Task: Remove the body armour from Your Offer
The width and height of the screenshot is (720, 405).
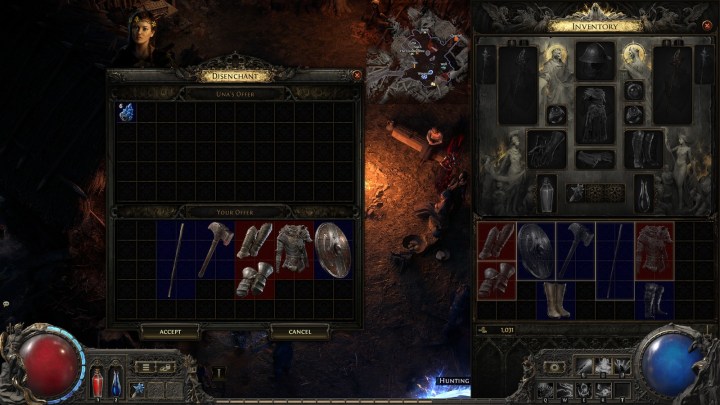Action: (x=294, y=249)
